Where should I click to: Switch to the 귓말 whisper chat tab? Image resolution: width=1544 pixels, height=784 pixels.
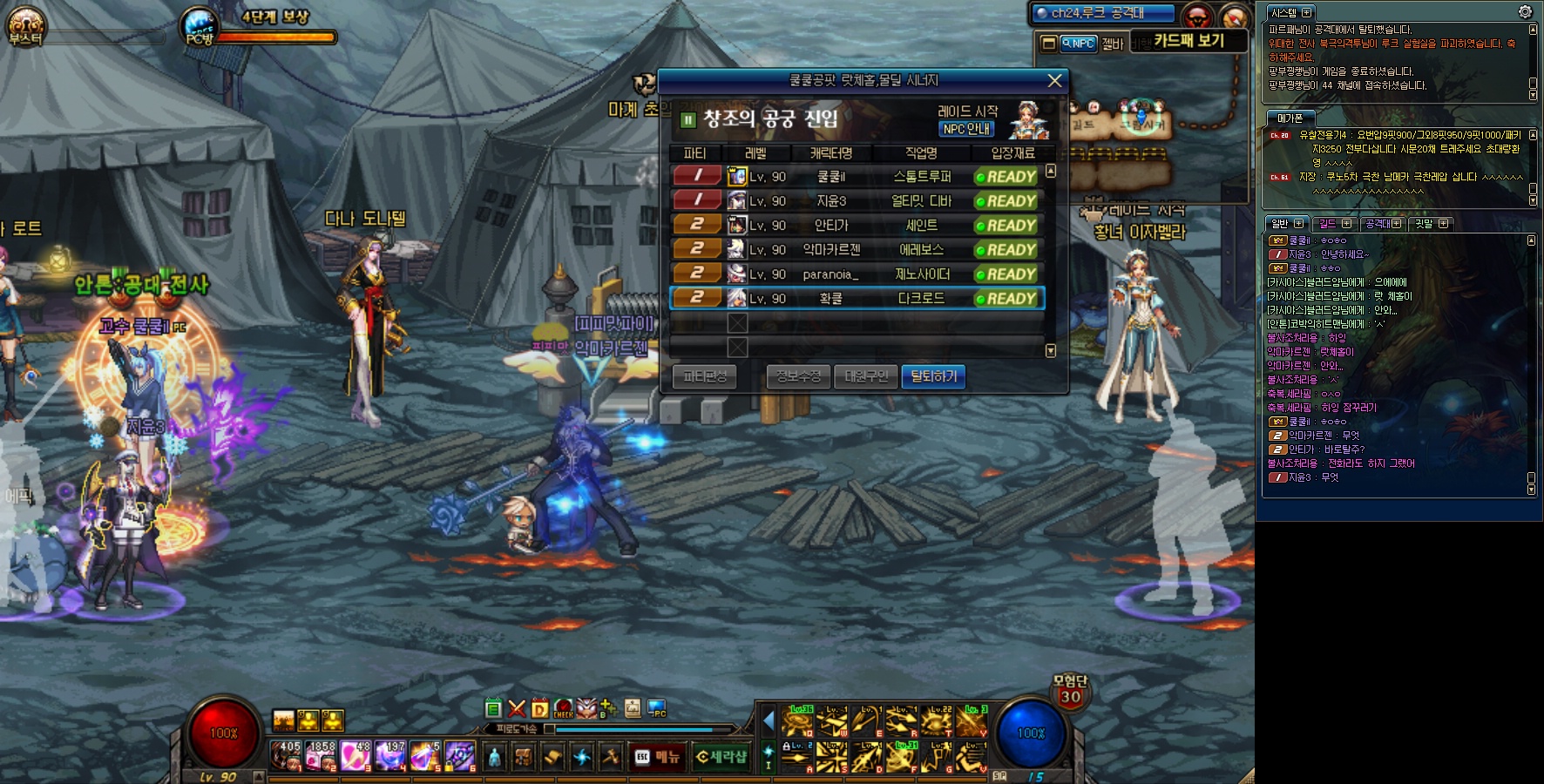click(x=1431, y=224)
